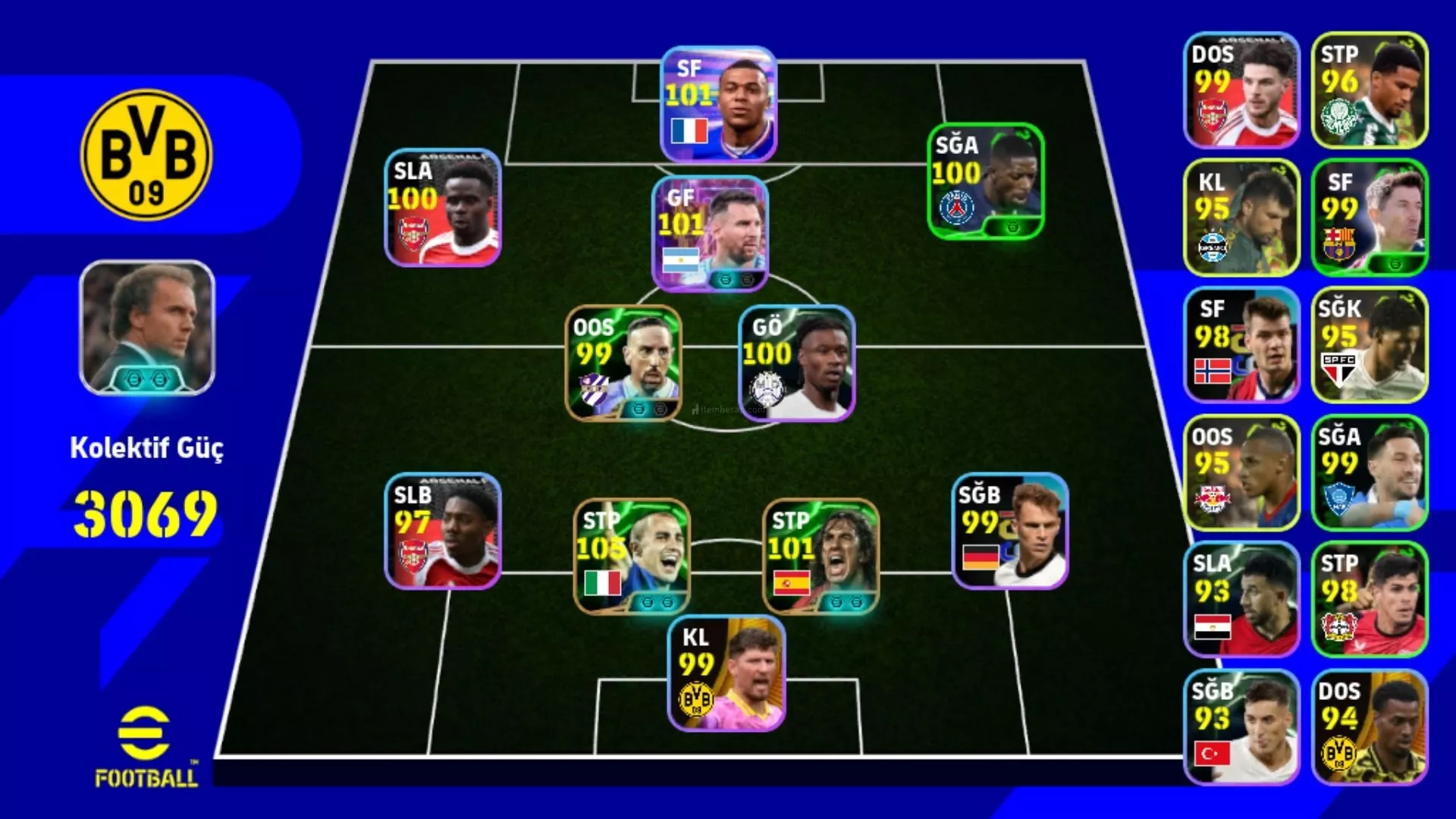Select the SLA 100 left winger card
The image size is (1456, 819).
tap(443, 208)
